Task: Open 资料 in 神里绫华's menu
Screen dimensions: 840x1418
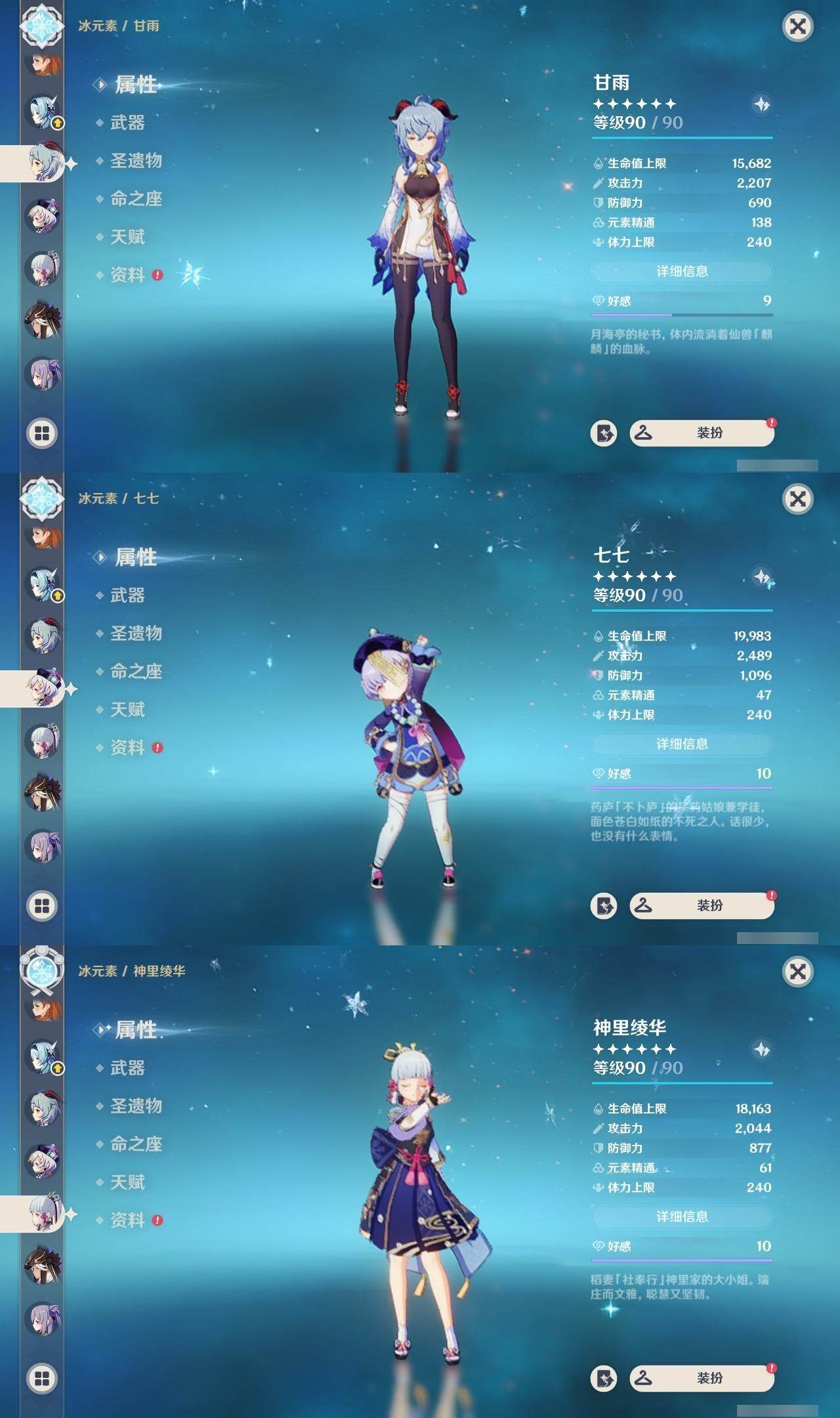Action: (127, 1220)
